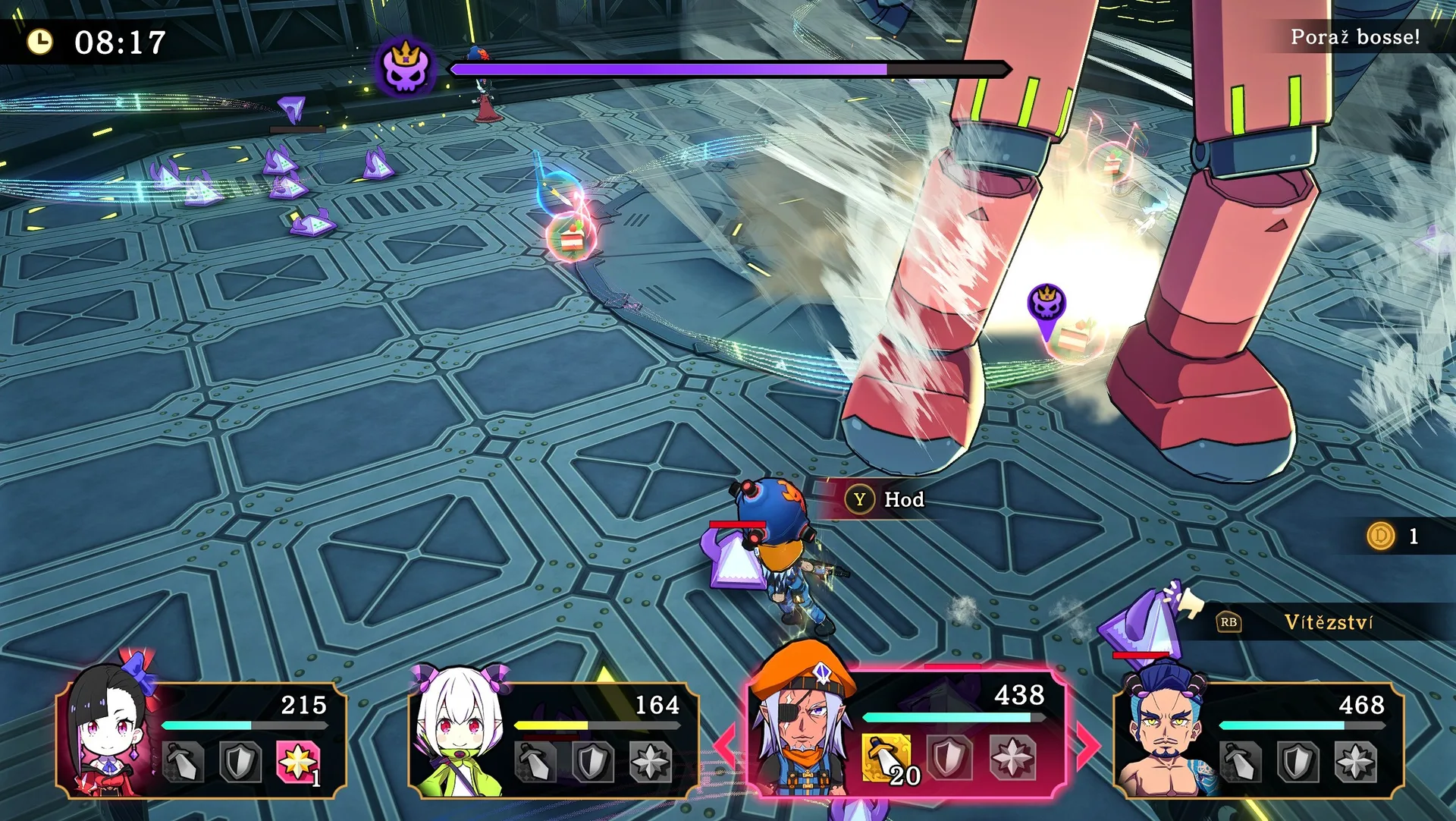Screen dimensions: 1456x821
Task: Click the purple boss skull location marker
Action: [1046, 305]
